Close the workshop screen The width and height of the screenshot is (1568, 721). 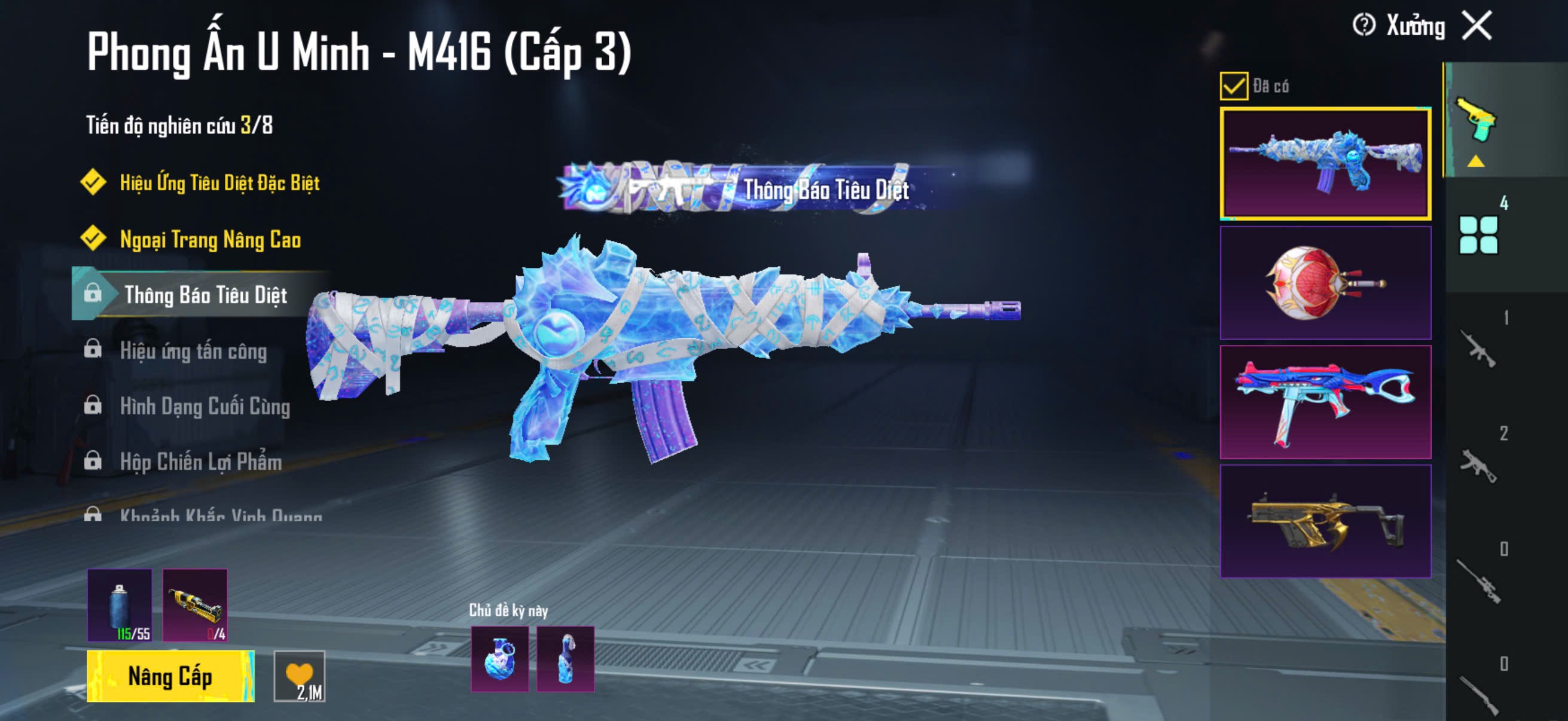pos(1477,26)
